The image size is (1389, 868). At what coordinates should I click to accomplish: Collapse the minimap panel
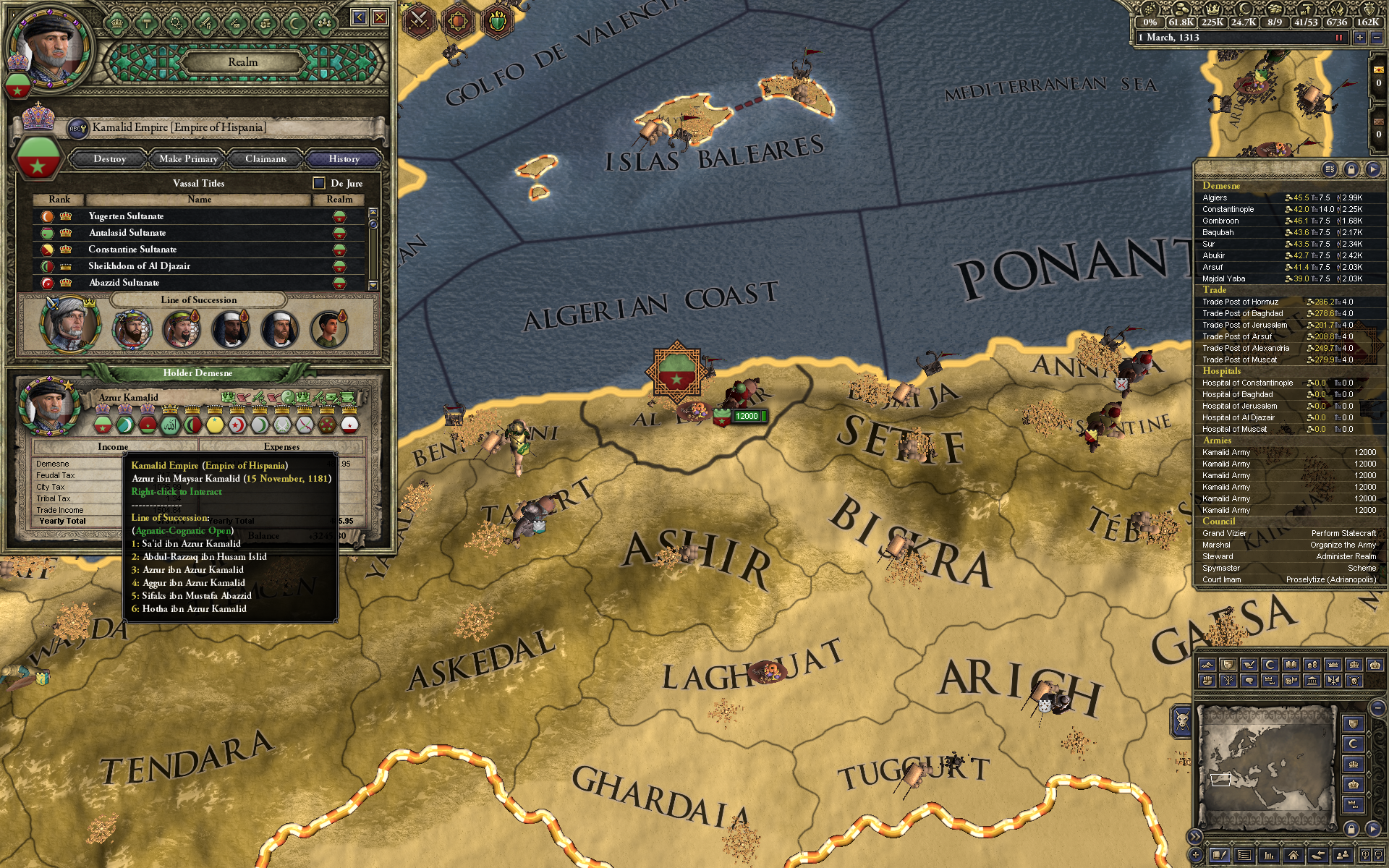pyautogui.click(x=1373, y=827)
